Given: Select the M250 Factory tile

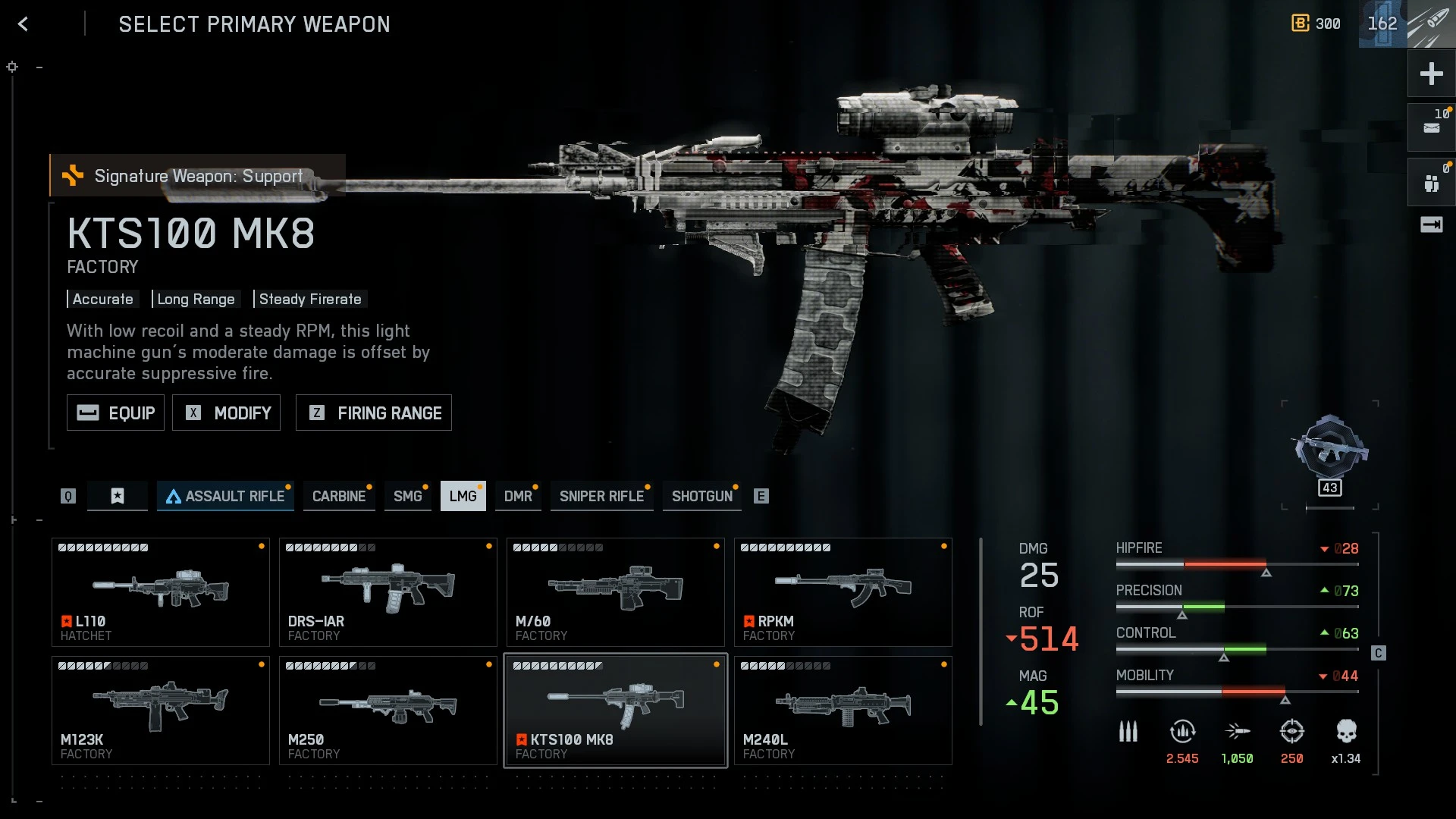Looking at the screenshot, I should point(388,711).
